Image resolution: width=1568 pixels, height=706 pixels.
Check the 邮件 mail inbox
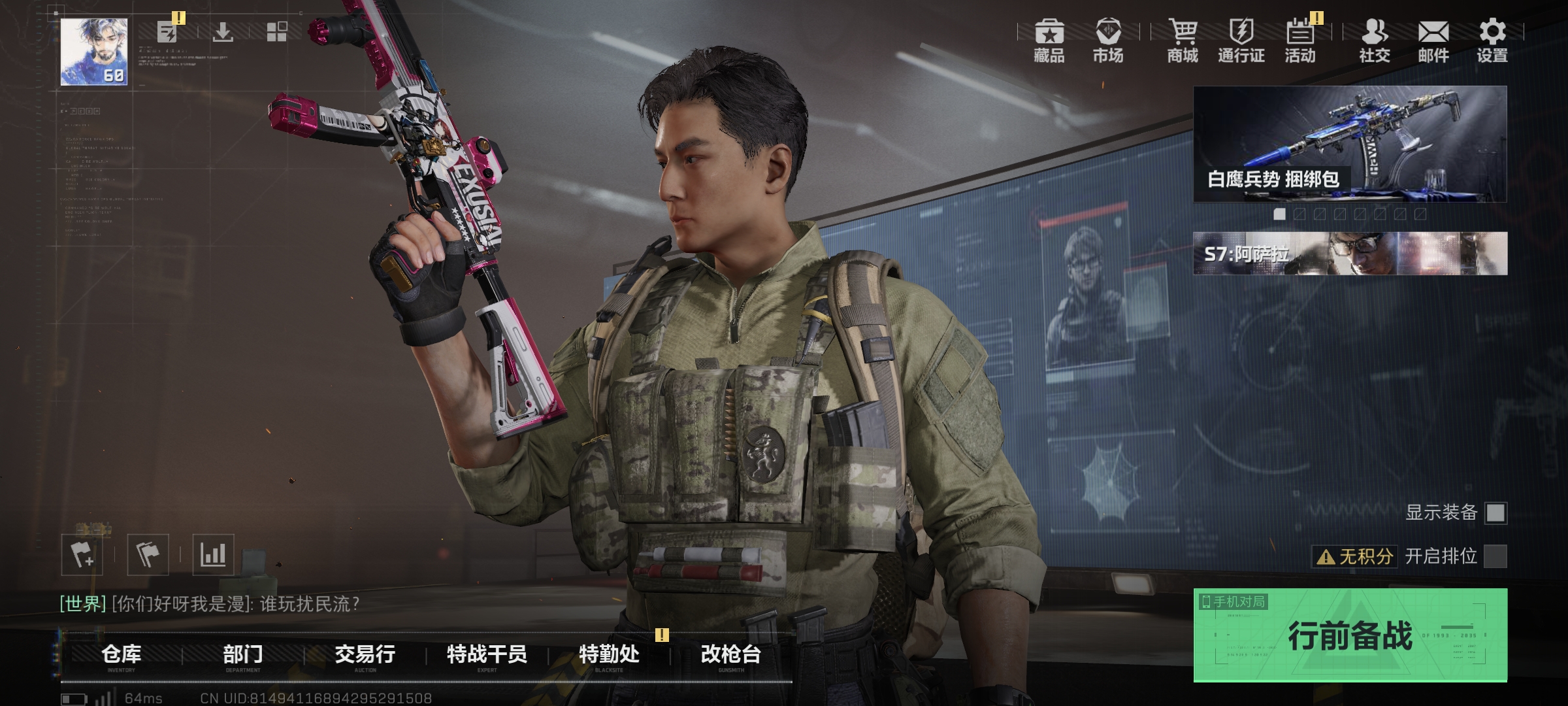click(1433, 40)
